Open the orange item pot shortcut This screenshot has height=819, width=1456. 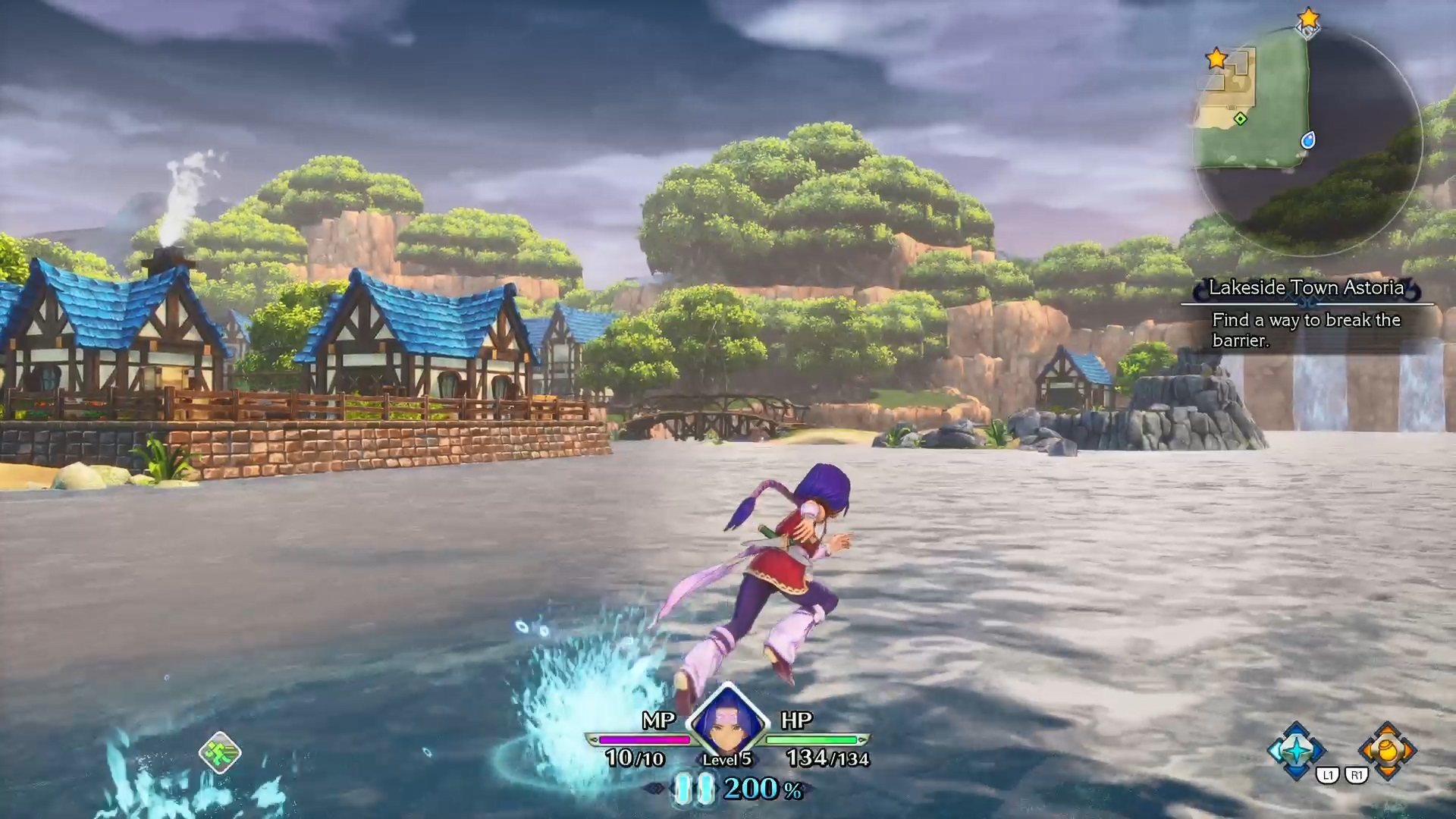click(x=1387, y=750)
